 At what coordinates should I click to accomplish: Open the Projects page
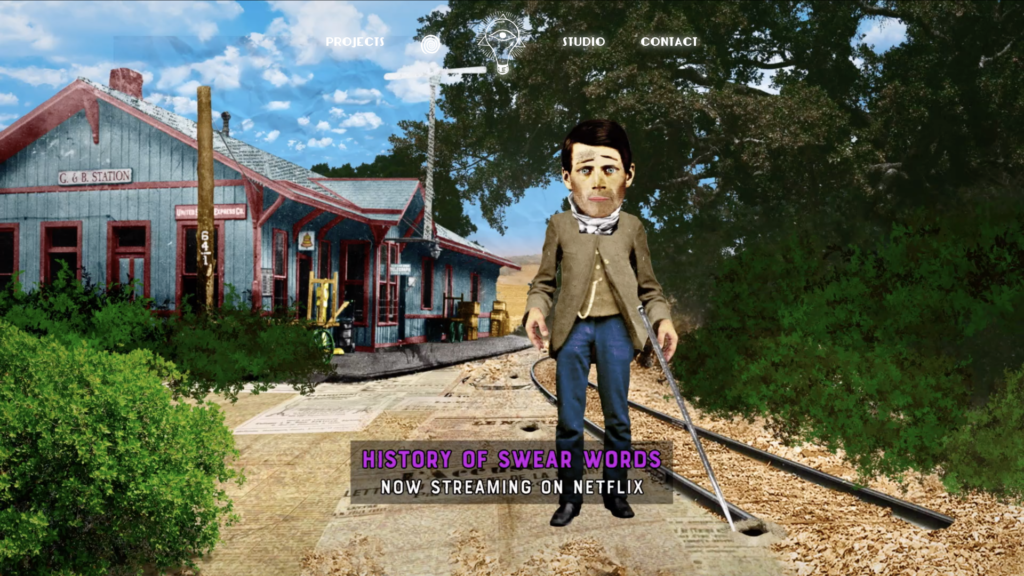pos(354,42)
